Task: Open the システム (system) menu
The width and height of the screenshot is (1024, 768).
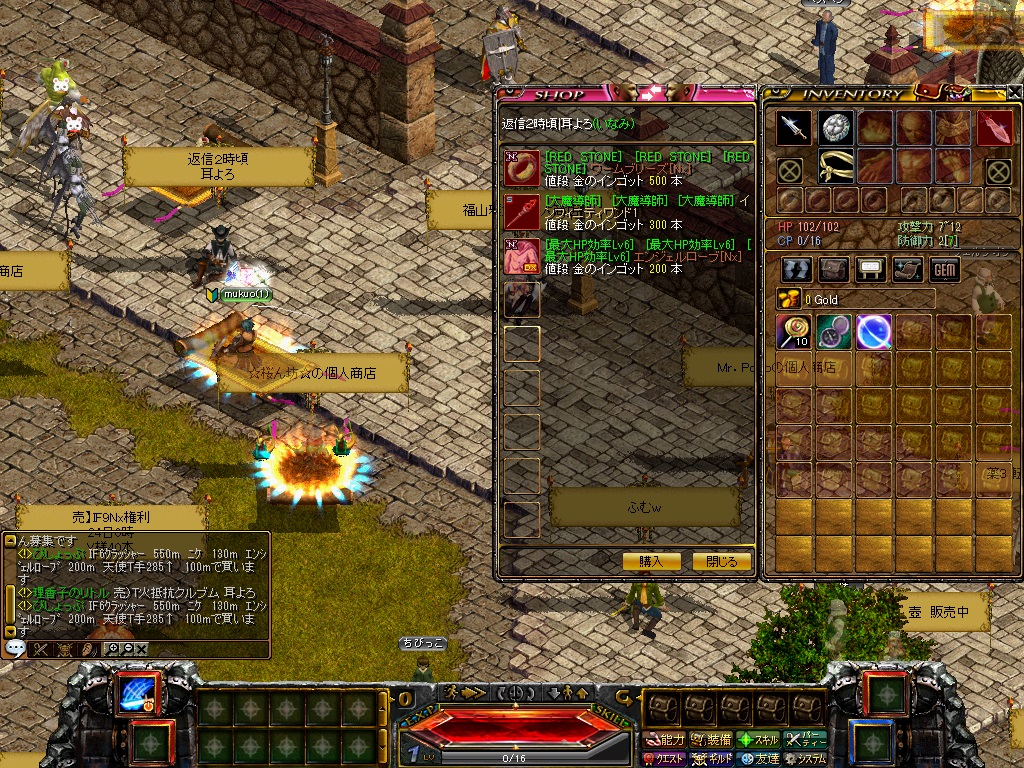Action: point(805,759)
